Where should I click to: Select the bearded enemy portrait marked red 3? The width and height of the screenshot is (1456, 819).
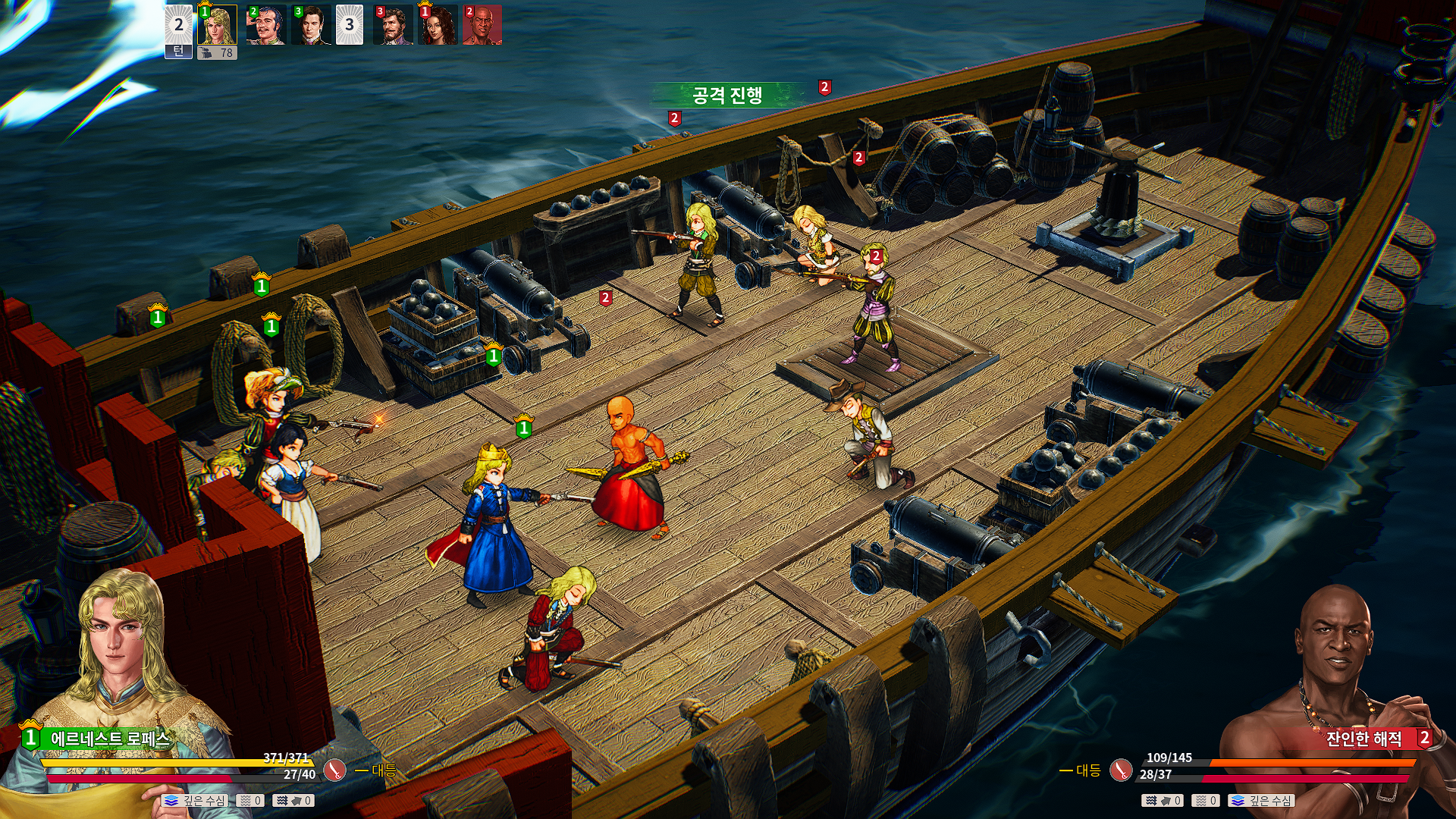394,25
